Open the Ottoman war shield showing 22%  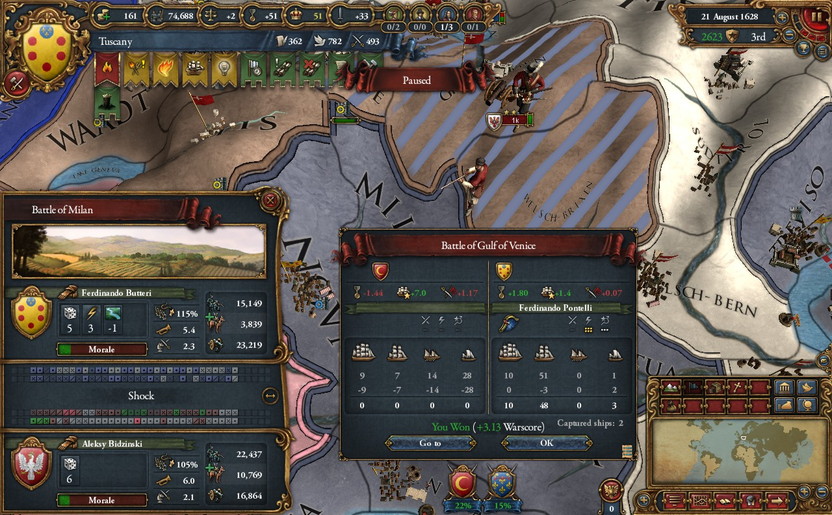click(x=463, y=483)
